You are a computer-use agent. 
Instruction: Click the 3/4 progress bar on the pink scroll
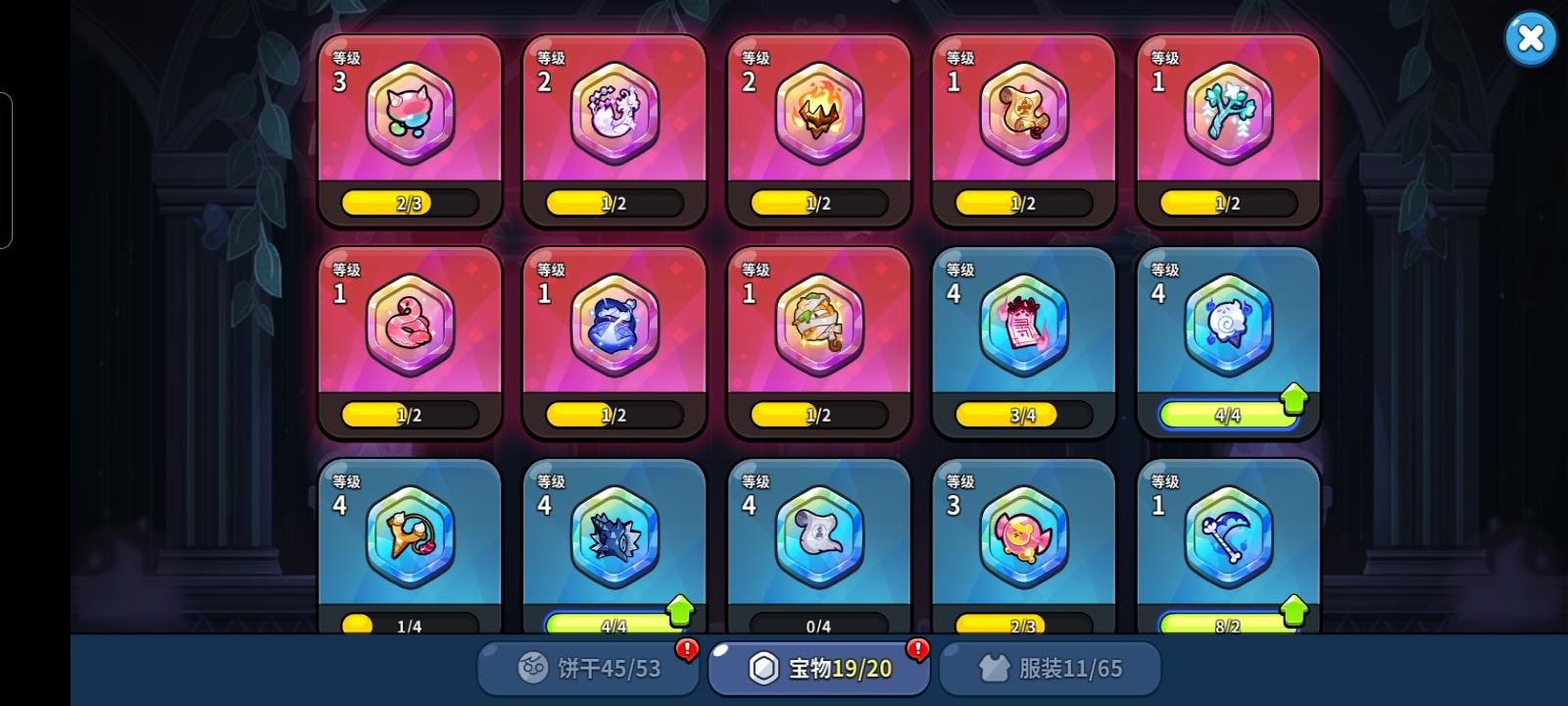point(1023,414)
